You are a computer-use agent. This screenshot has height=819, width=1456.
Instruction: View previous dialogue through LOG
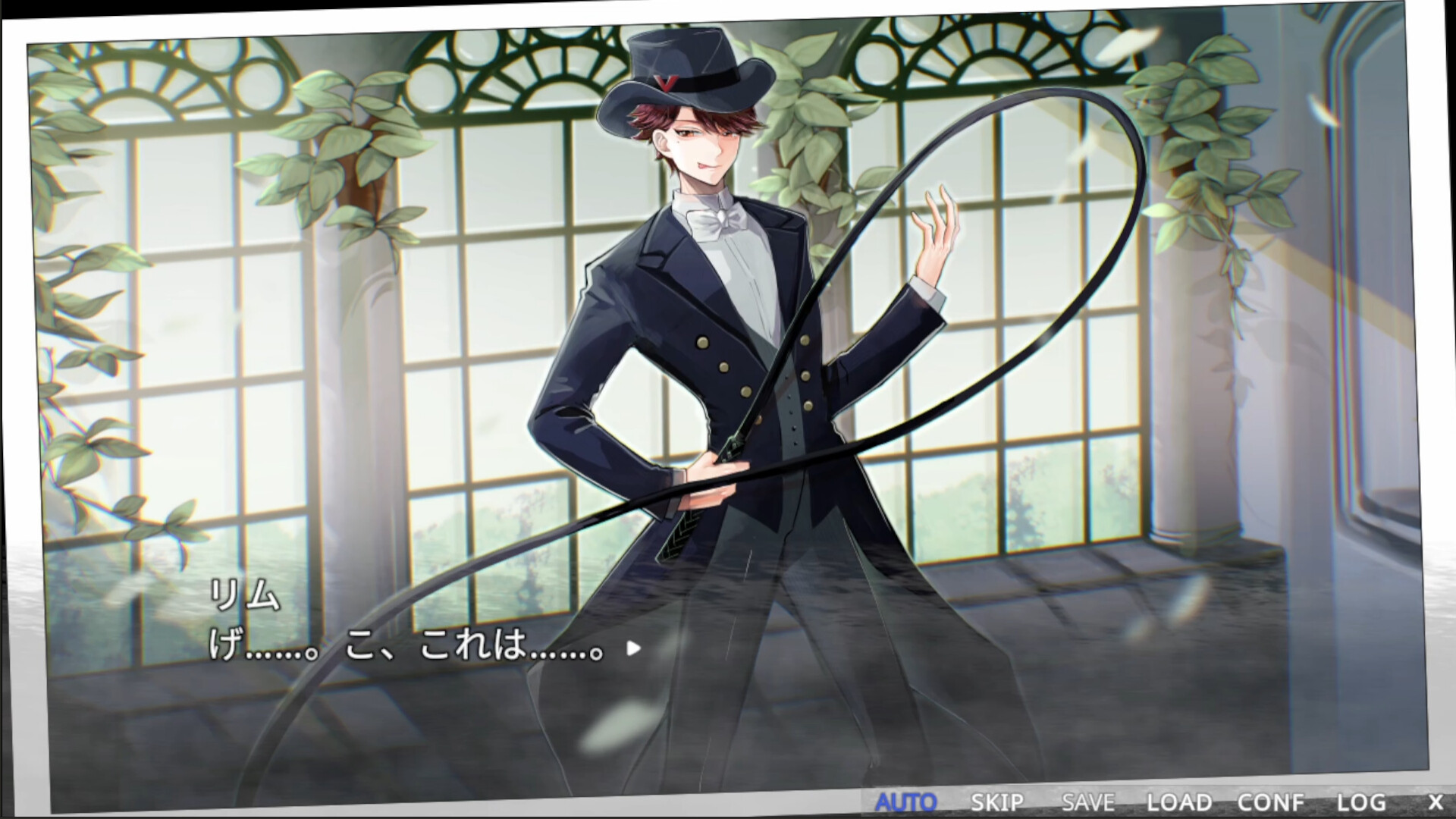click(1363, 801)
